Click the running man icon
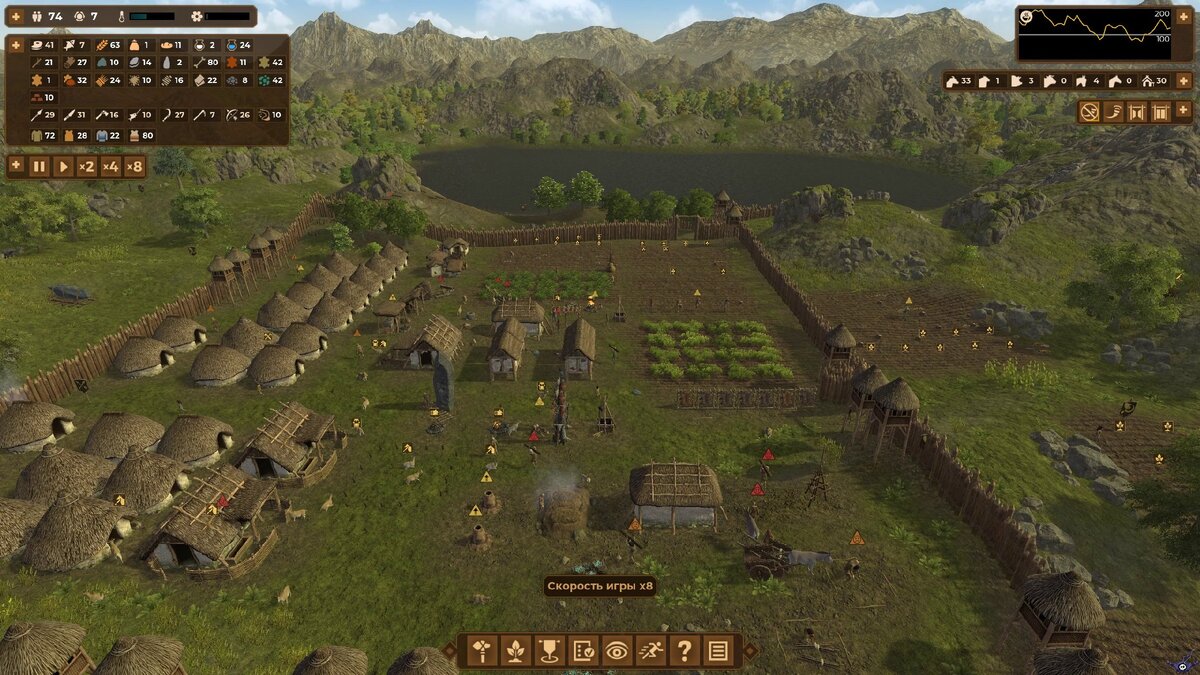Image resolution: width=1200 pixels, height=675 pixels. point(651,651)
